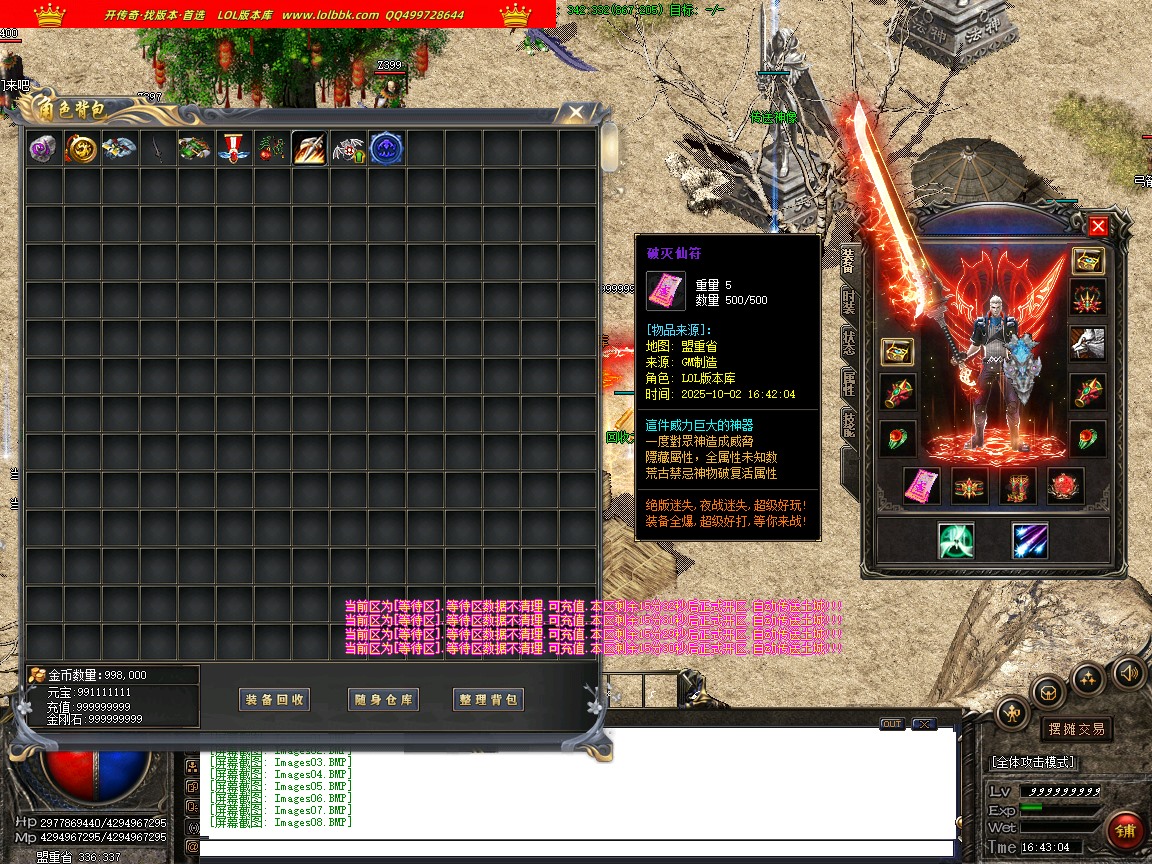Sort the bag with 整理背包

pos(488,700)
